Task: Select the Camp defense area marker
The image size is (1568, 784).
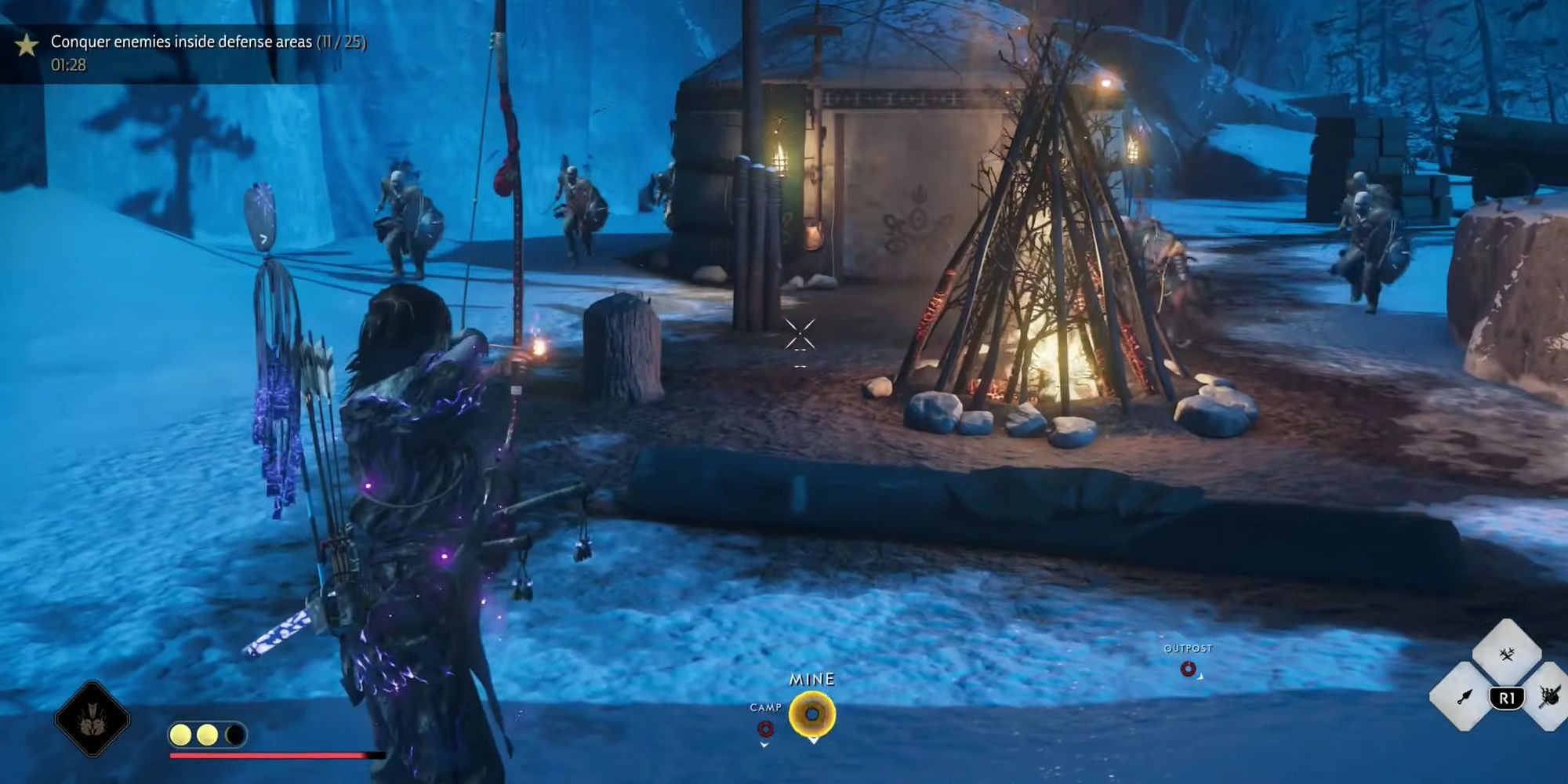Action: coord(765,729)
